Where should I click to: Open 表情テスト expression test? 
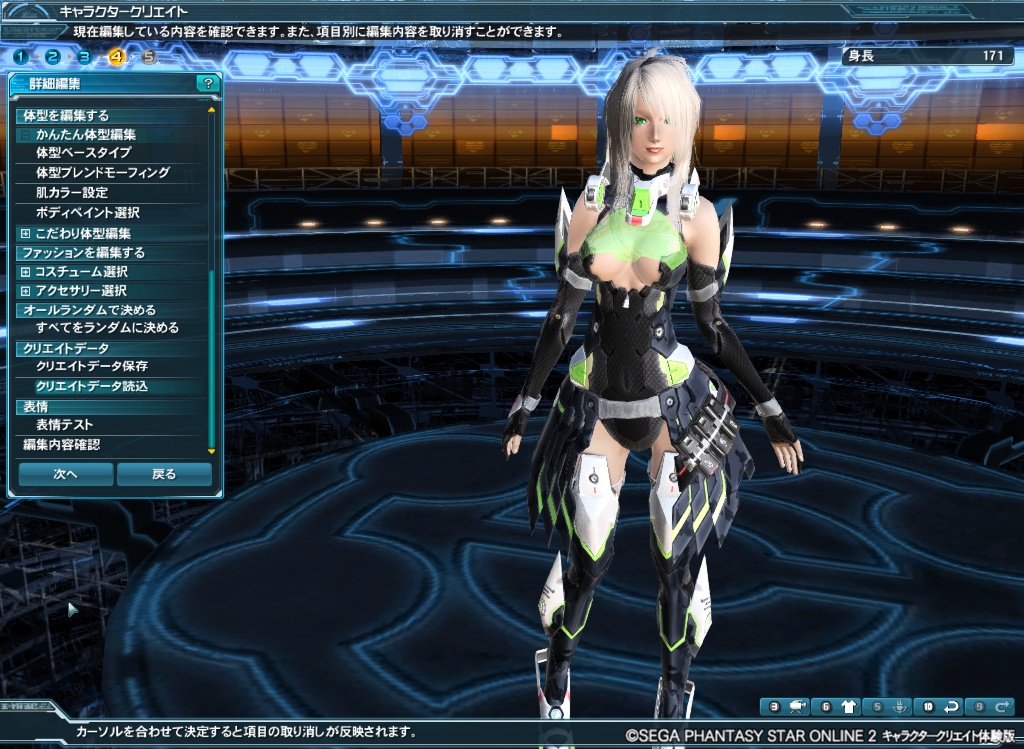coord(65,425)
